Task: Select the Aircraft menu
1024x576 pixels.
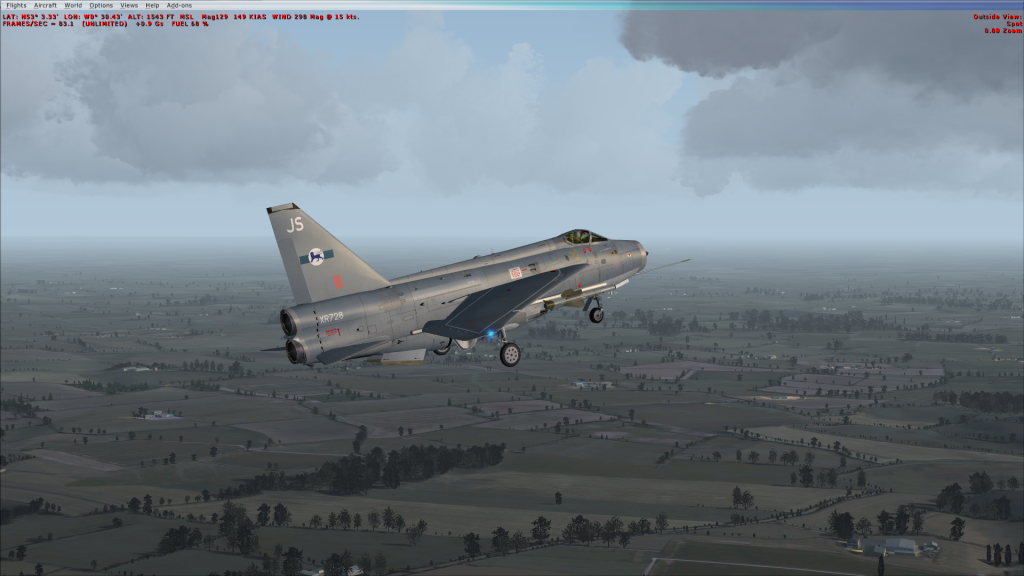Action: pyautogui.click(x=45, y=5)
